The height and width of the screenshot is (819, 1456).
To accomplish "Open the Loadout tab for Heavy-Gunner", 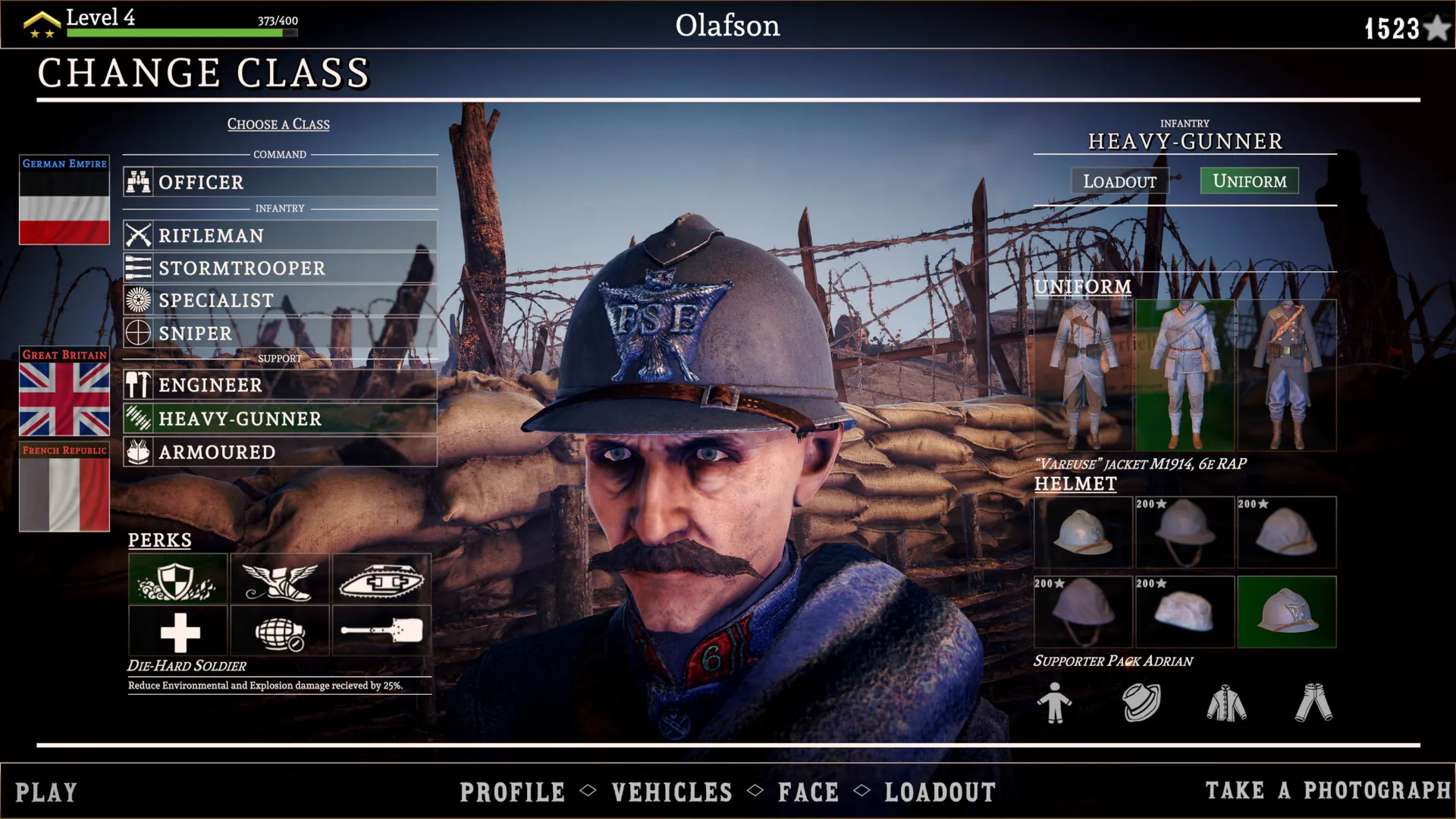I will pos(1119,181).
